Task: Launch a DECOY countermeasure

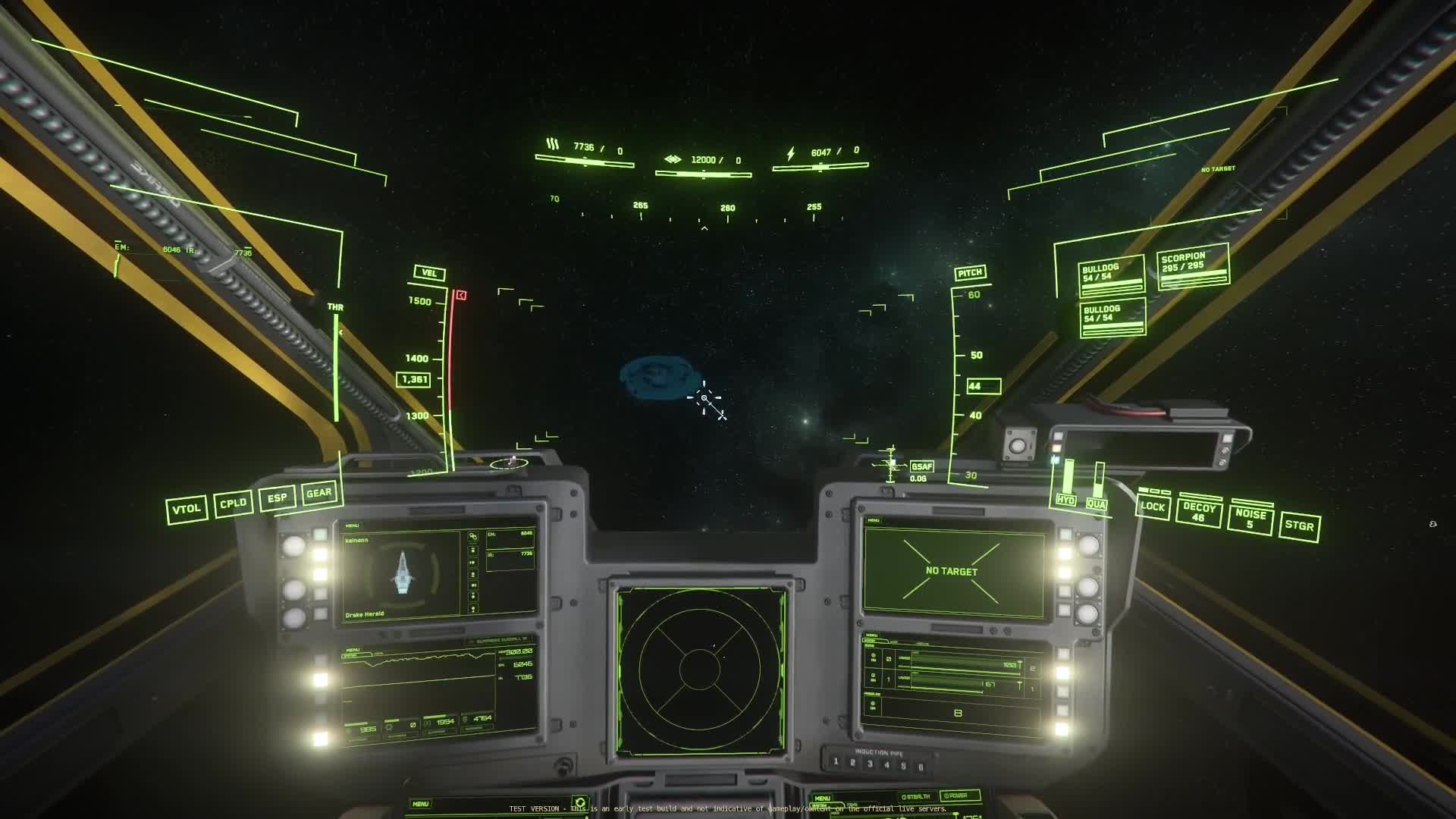Action: pyautogui.click(x=1198, y=512)
